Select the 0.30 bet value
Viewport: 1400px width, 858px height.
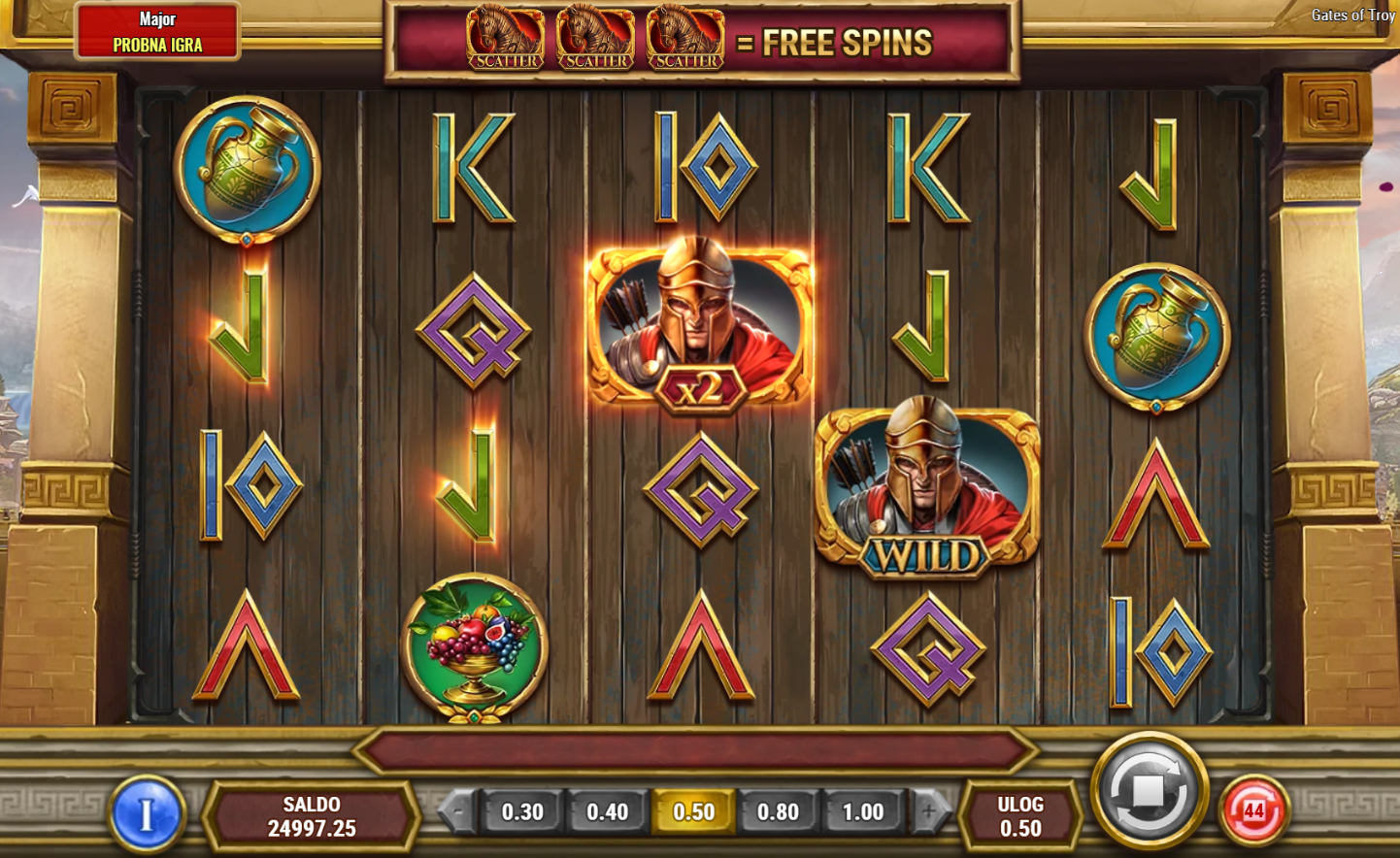coord(522,811)
